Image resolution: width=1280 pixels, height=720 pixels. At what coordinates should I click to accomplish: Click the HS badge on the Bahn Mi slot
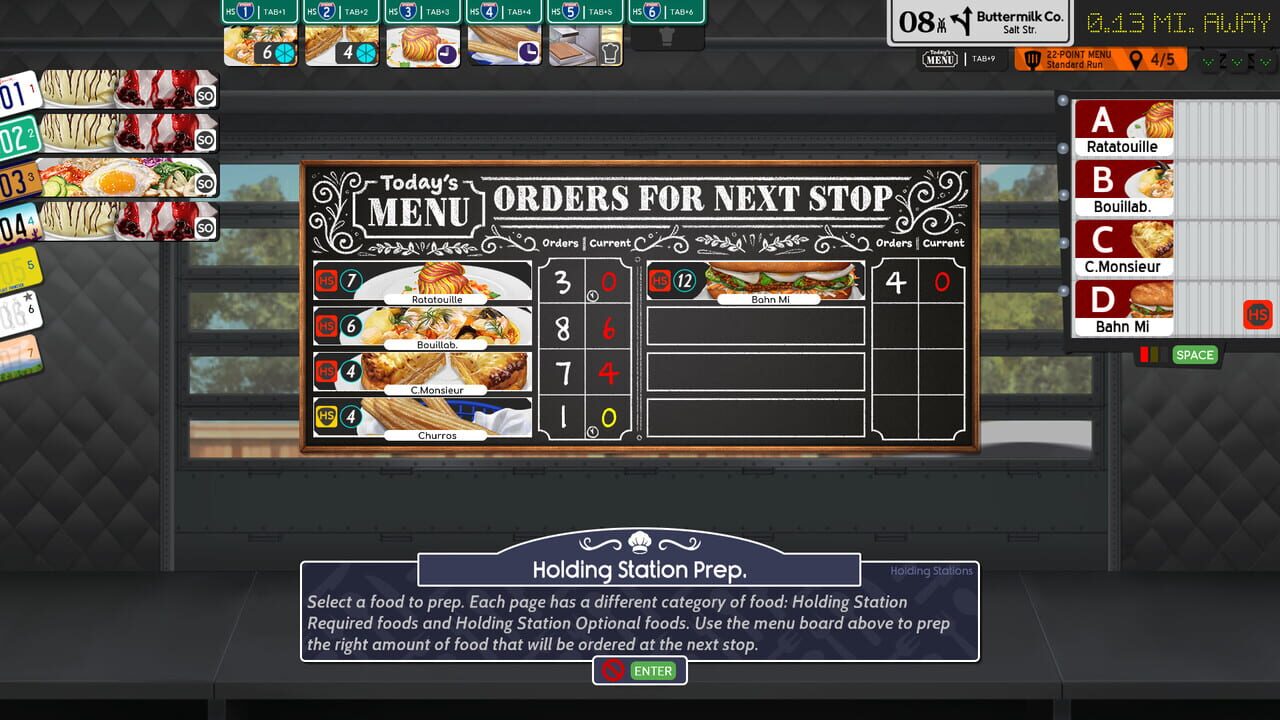coord(1259,315)
